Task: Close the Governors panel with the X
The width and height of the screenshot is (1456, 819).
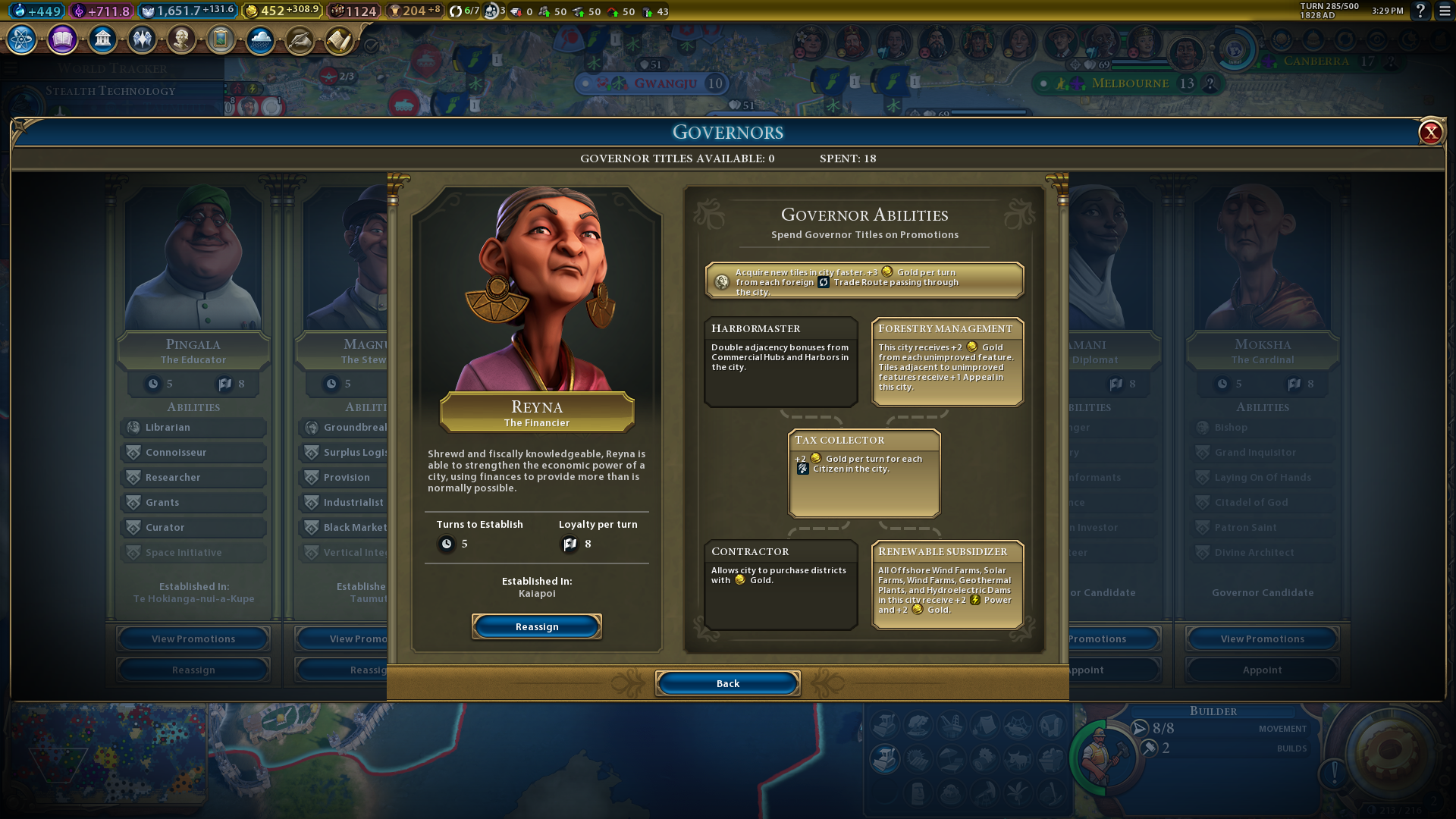Action: point(1430,133)
